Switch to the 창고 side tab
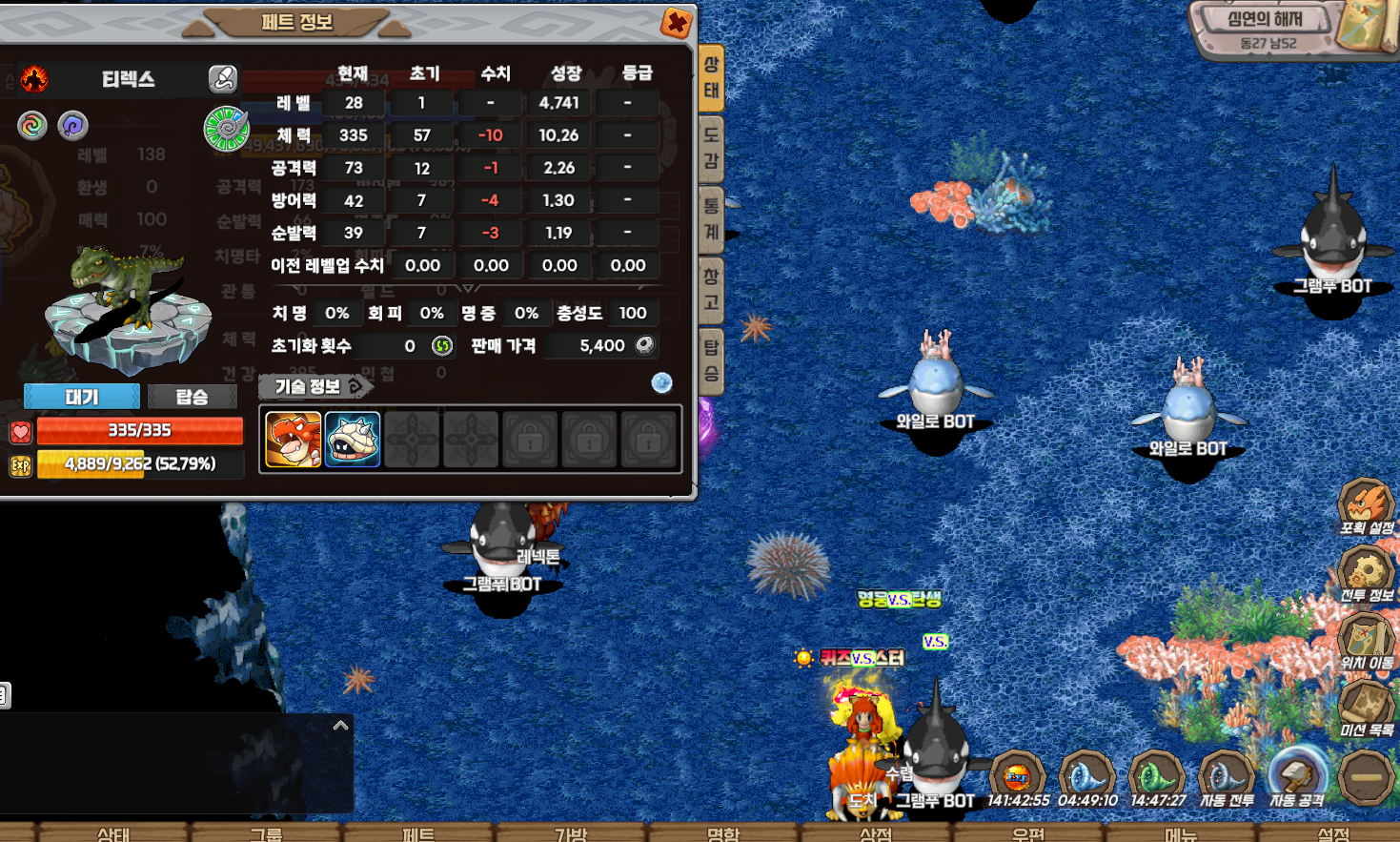The height and width of the screenshot is (842, 1400). 711,290
